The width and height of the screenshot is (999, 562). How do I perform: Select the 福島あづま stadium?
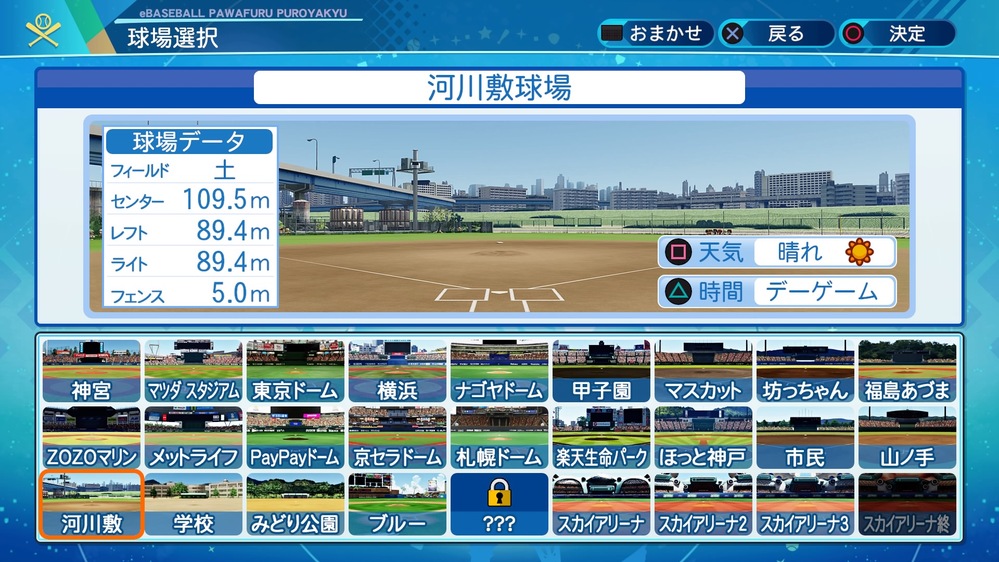[907, 371]
